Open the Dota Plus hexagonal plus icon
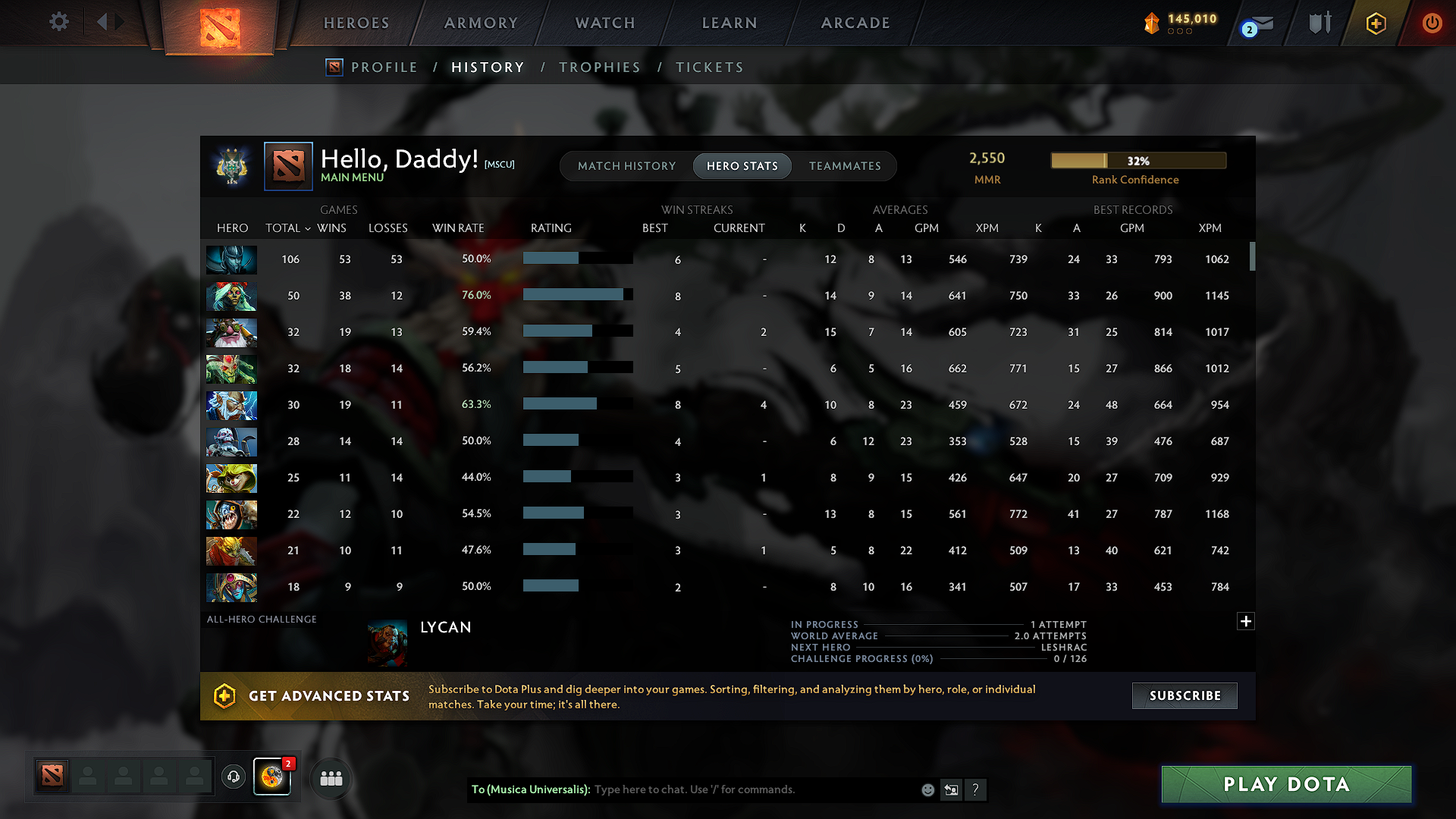 click(1375, 23)
